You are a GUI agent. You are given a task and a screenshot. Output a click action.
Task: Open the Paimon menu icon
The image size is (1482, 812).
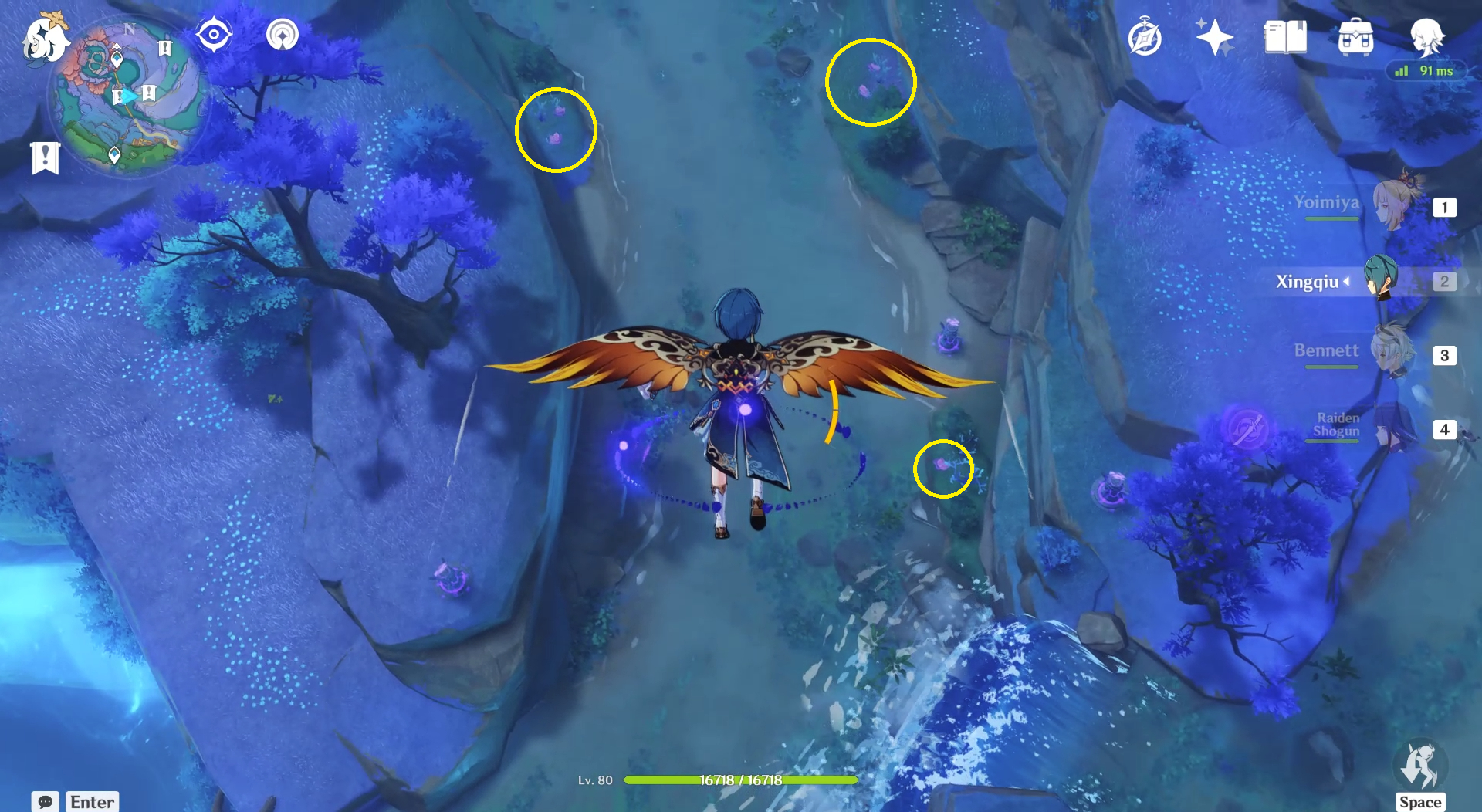[x=46, y=35]
